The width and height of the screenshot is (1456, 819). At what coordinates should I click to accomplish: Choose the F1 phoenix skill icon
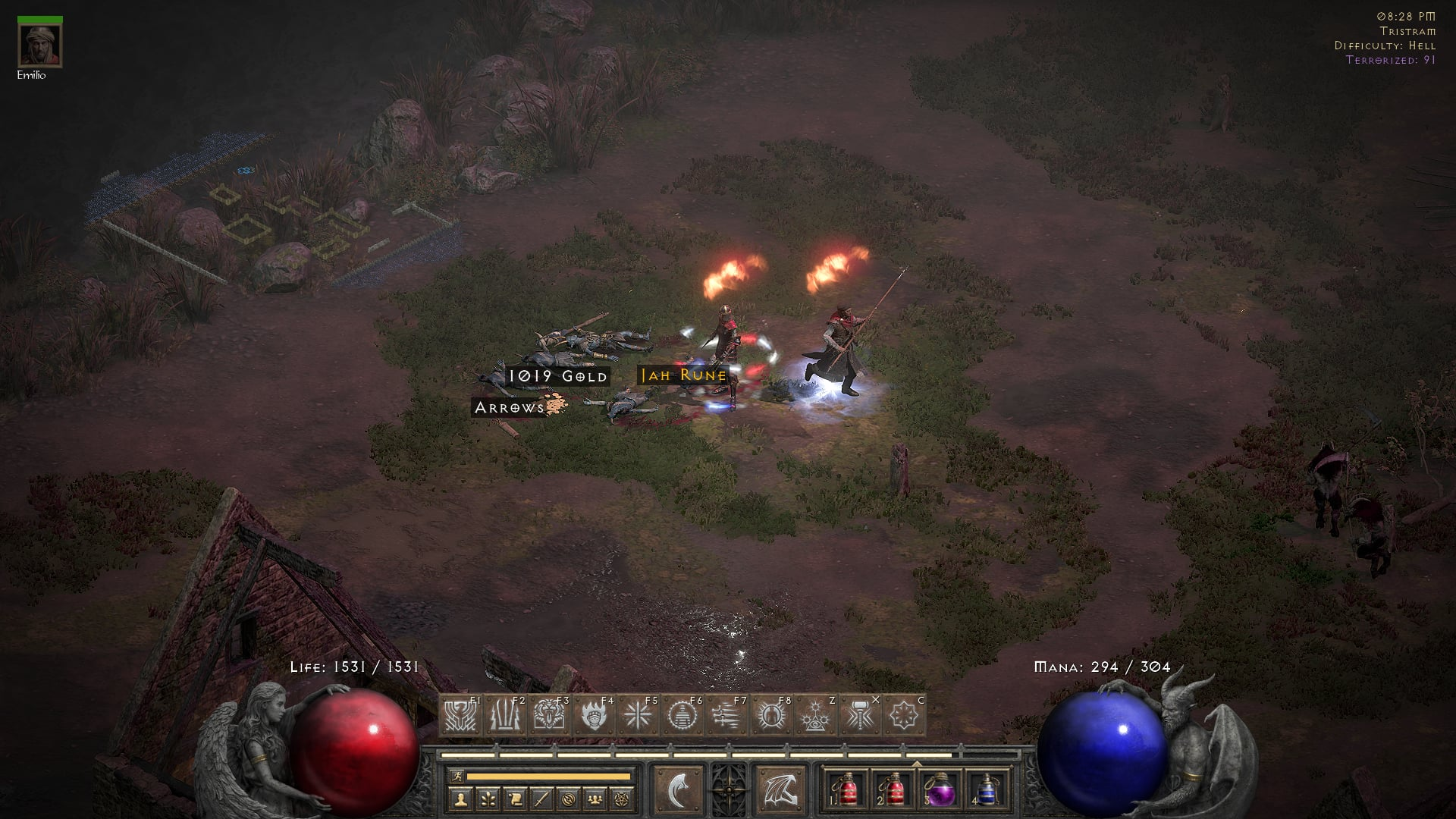point(460,715)
